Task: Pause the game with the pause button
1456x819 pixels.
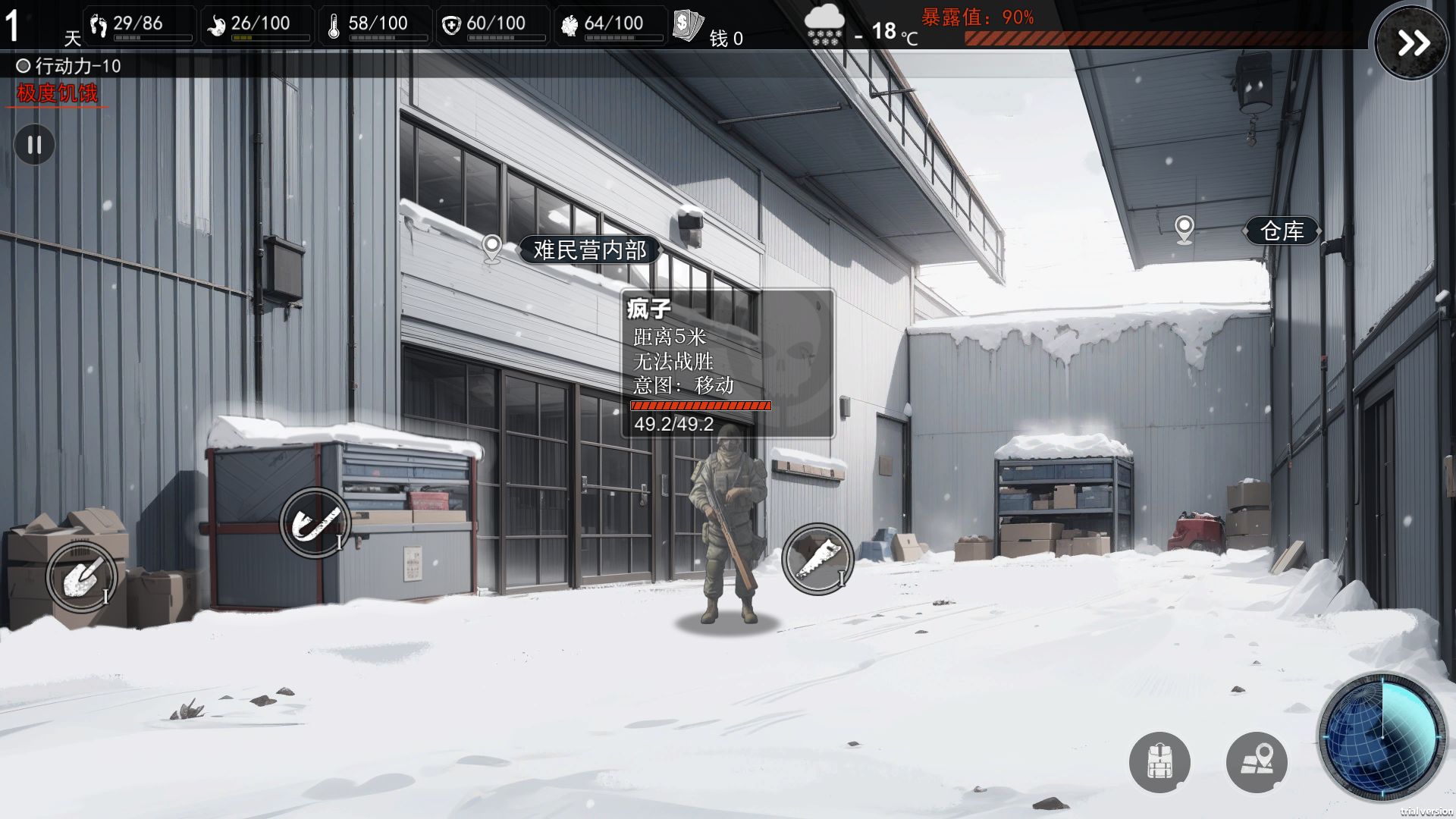Action: click(x=34, y=144)
